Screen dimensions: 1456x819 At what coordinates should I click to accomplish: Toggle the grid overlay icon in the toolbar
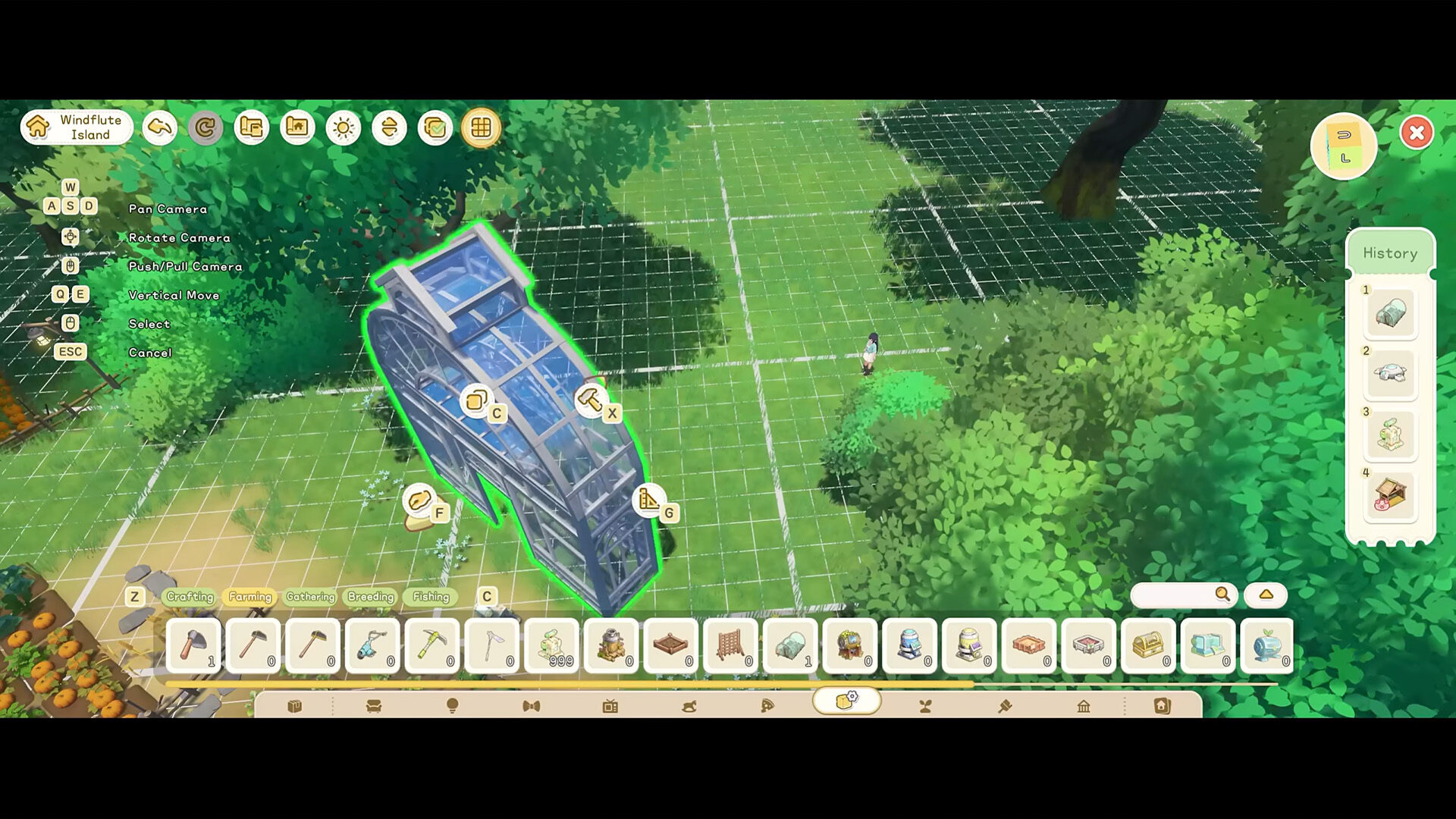[481, 127]
